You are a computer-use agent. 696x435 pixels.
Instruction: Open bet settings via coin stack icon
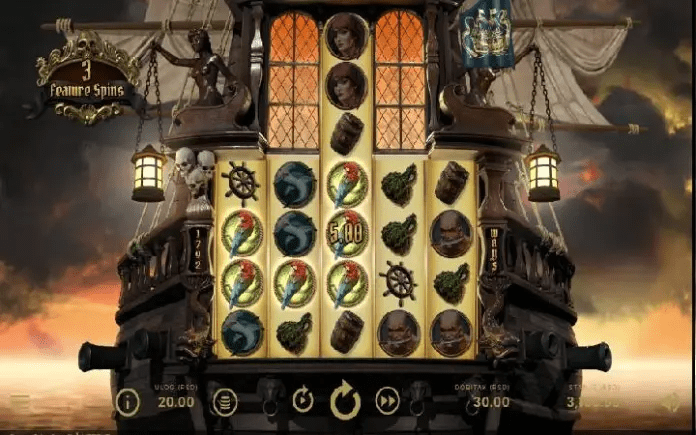225,402
